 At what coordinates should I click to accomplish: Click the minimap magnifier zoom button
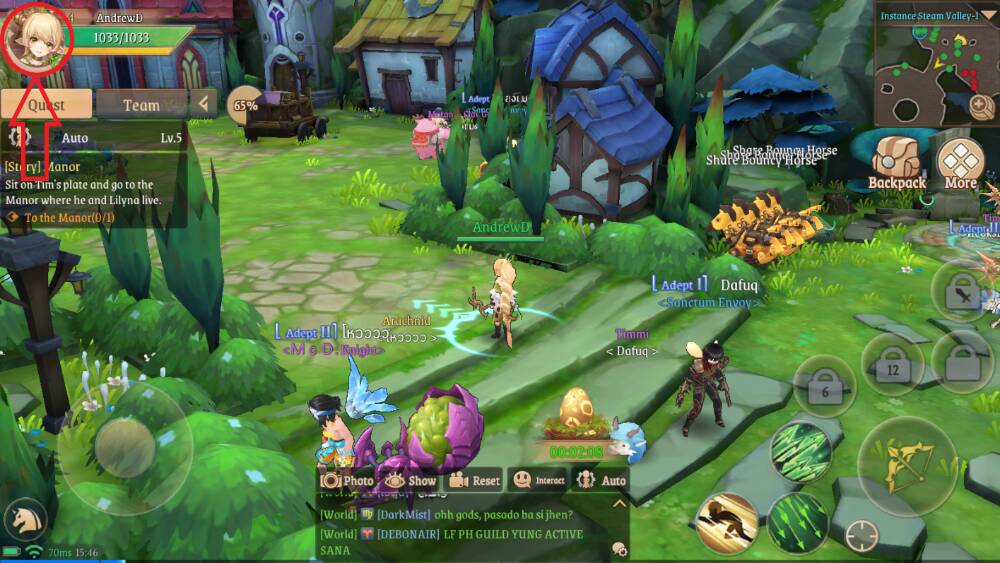981,106
